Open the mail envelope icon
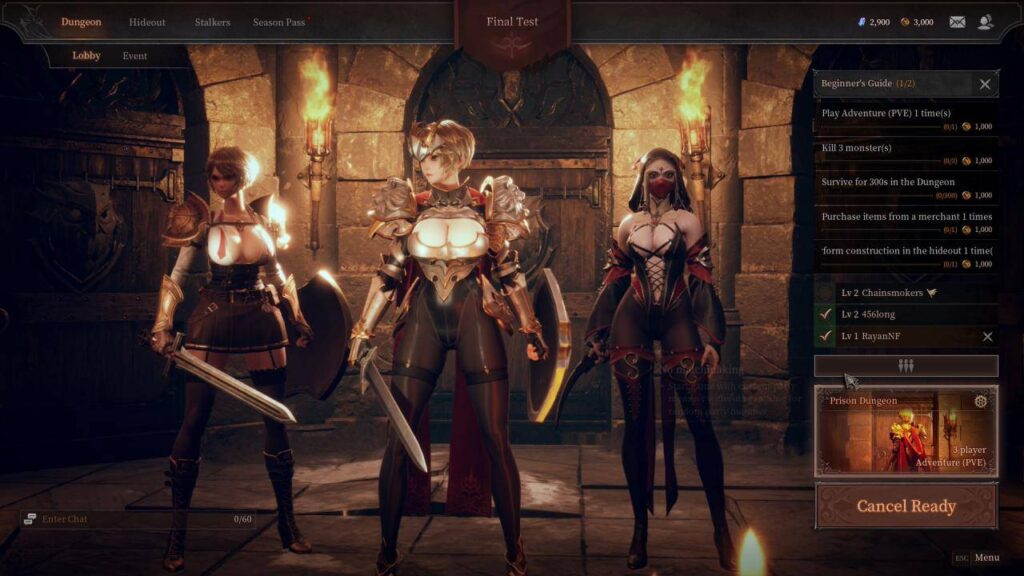1024x576 pixels. pyautogui.click(x=957, y=22)
